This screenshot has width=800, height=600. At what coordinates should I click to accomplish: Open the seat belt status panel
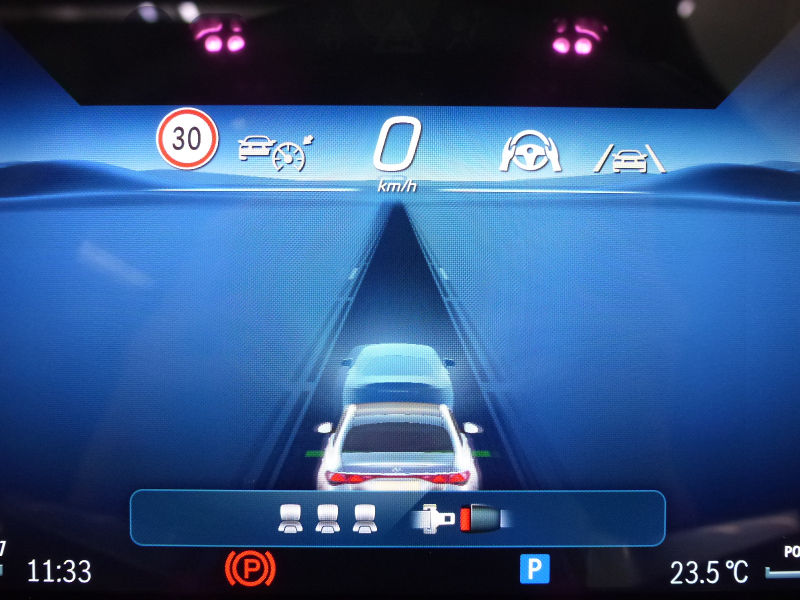(397, 518)
